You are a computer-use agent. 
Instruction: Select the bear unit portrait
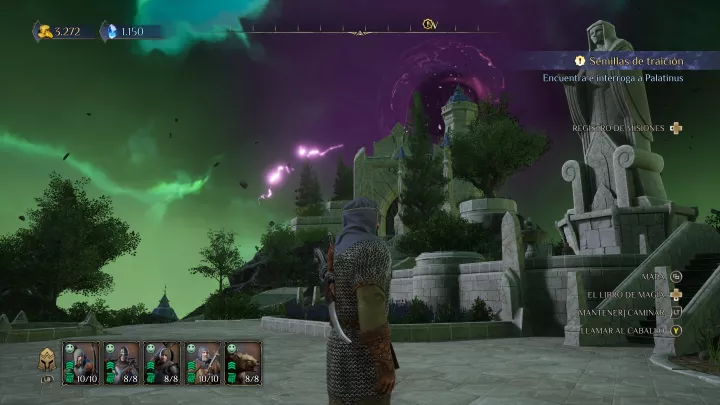tap(242, 362)
